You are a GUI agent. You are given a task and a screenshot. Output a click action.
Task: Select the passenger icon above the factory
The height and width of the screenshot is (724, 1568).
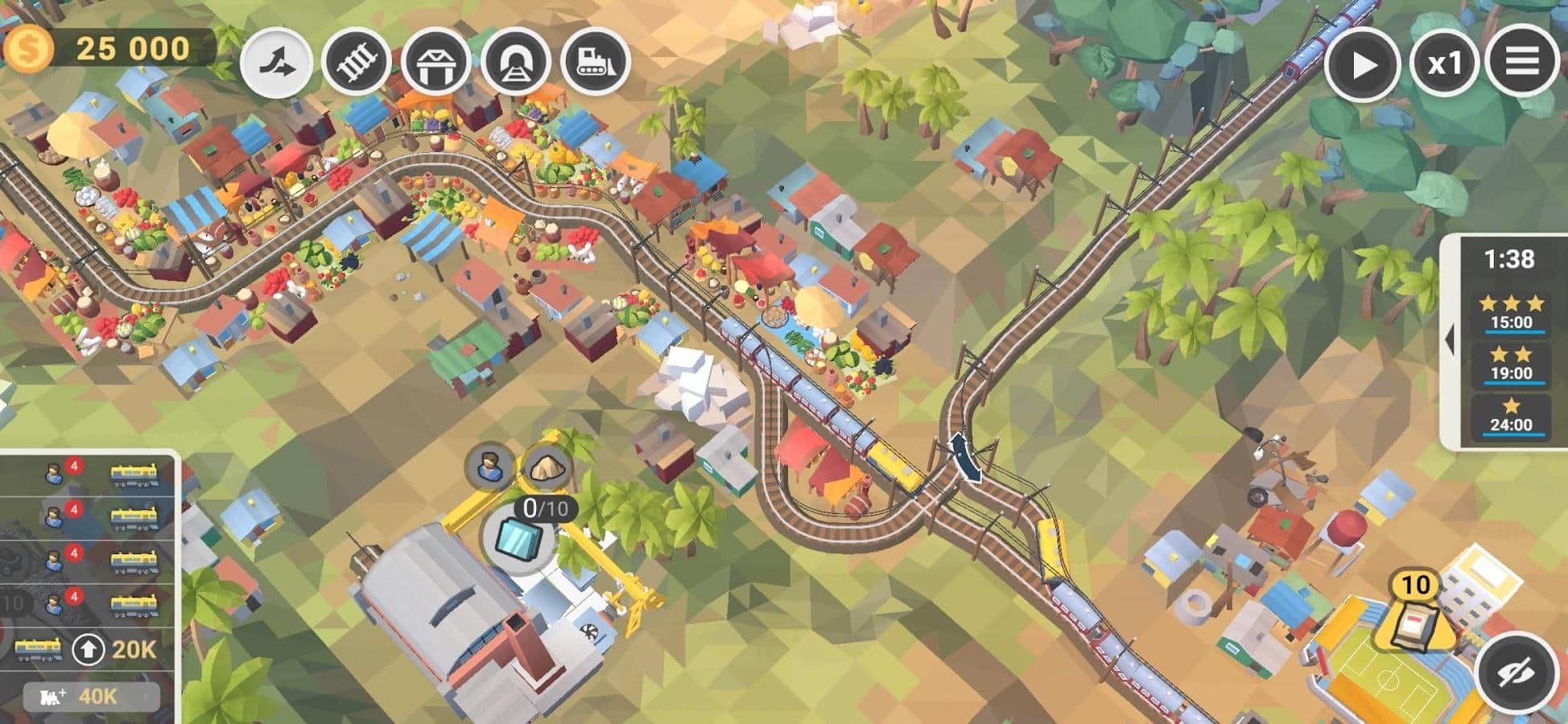click(489, 465)
